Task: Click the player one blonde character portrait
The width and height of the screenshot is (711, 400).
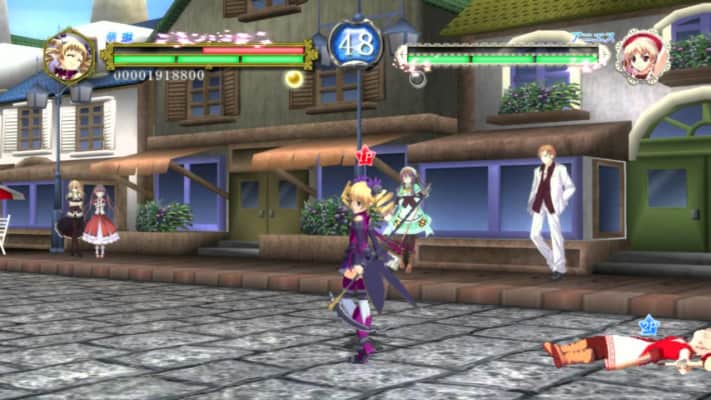Action: 70,57
